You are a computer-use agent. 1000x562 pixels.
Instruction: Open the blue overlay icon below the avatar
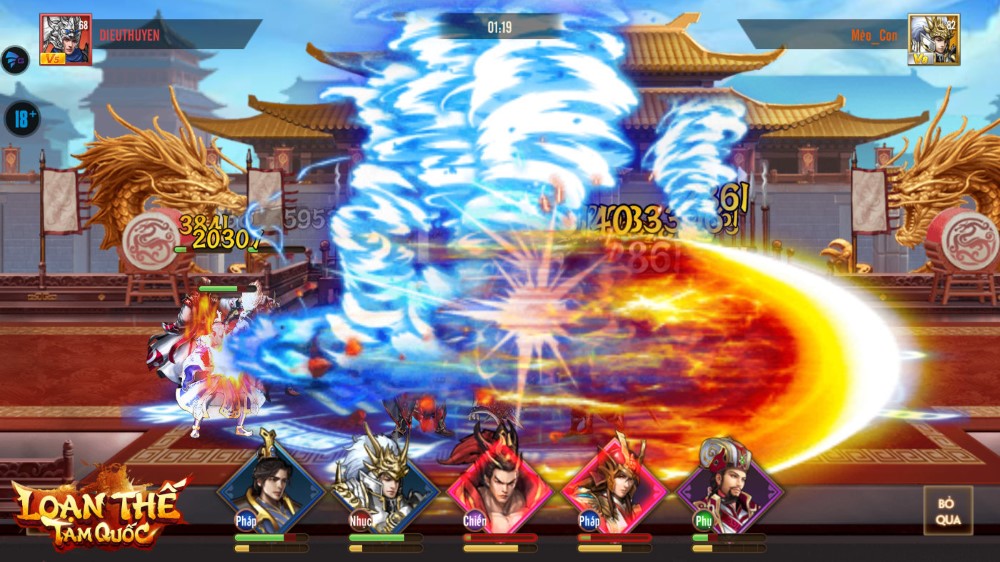coord(15,60)
